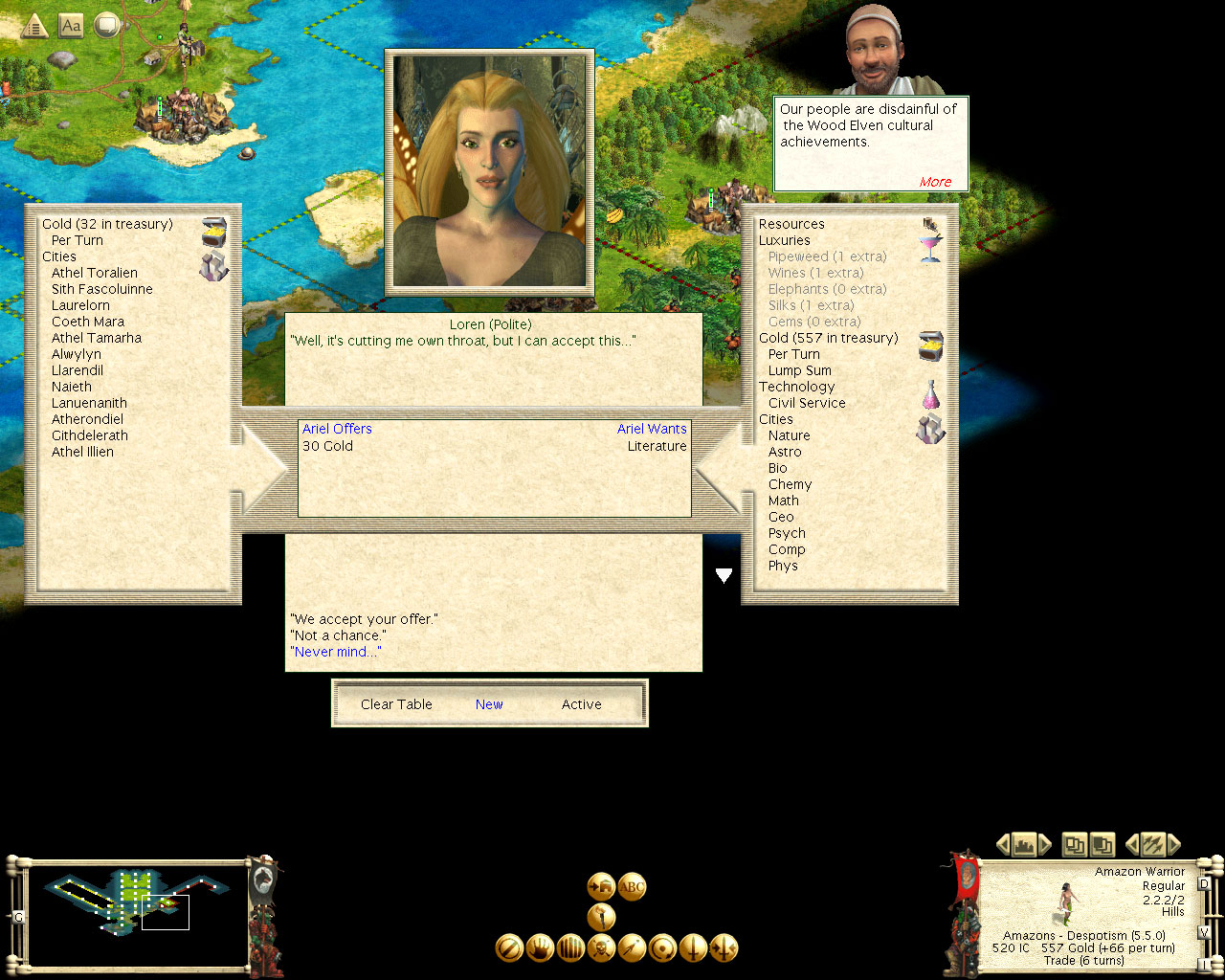1225x980 pixels.
Task: Expand the Technology category under Lump Sum
Action: 797,387
